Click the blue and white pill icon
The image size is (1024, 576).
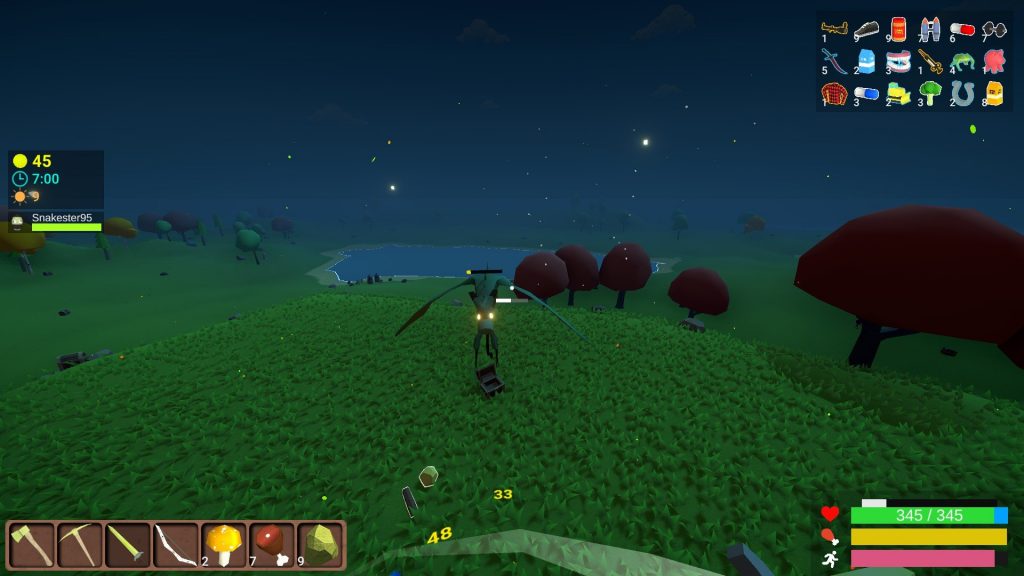(x=866, y=93)
